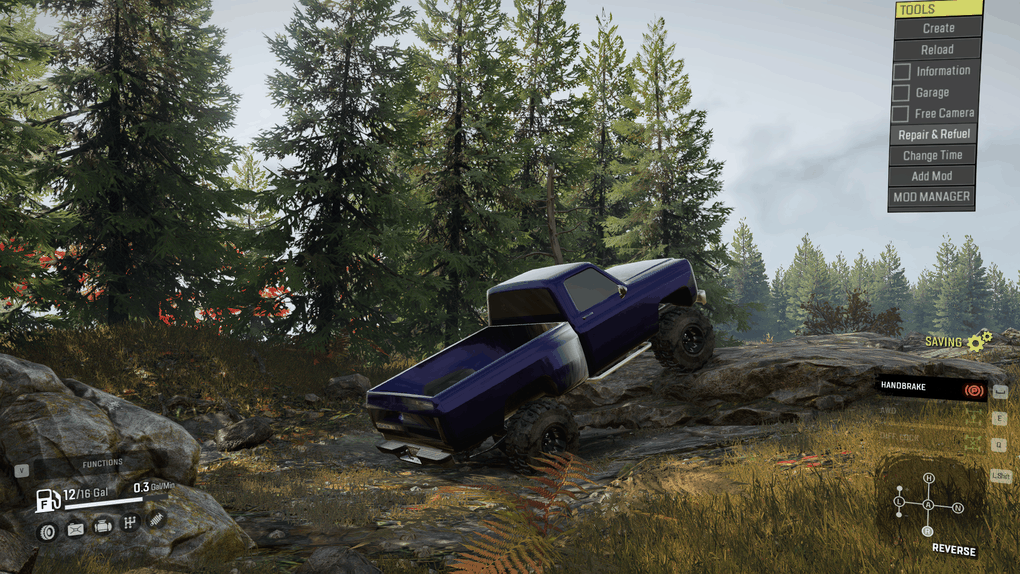The image size is (1020, 574).
Task: Select the engine status icon
Action: (102, 526)
